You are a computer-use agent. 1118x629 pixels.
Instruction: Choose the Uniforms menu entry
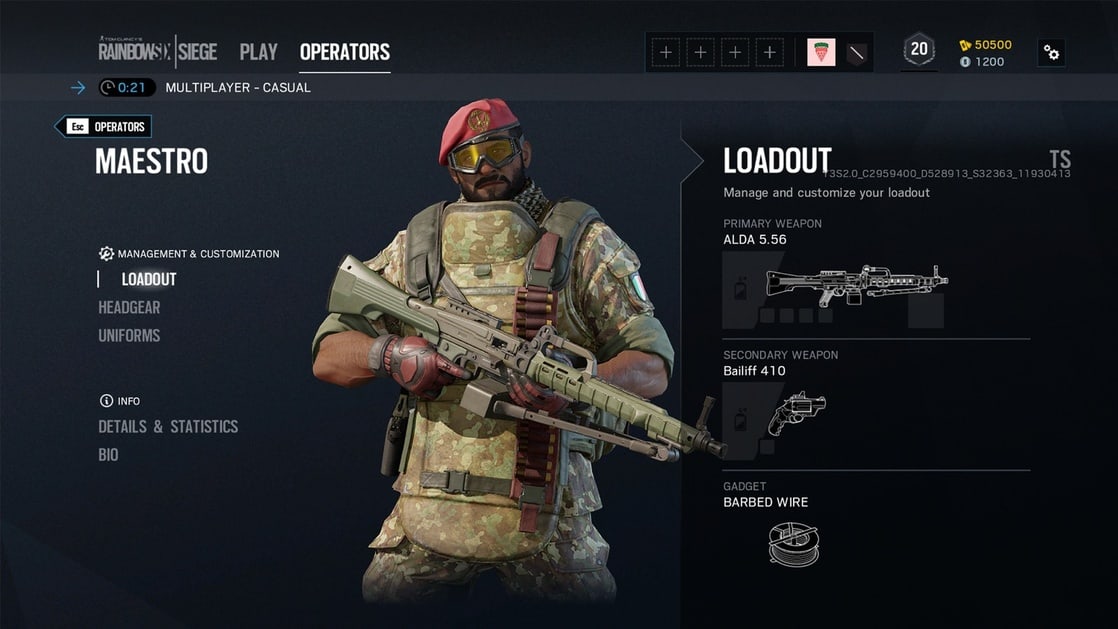[x=129, y=336]
